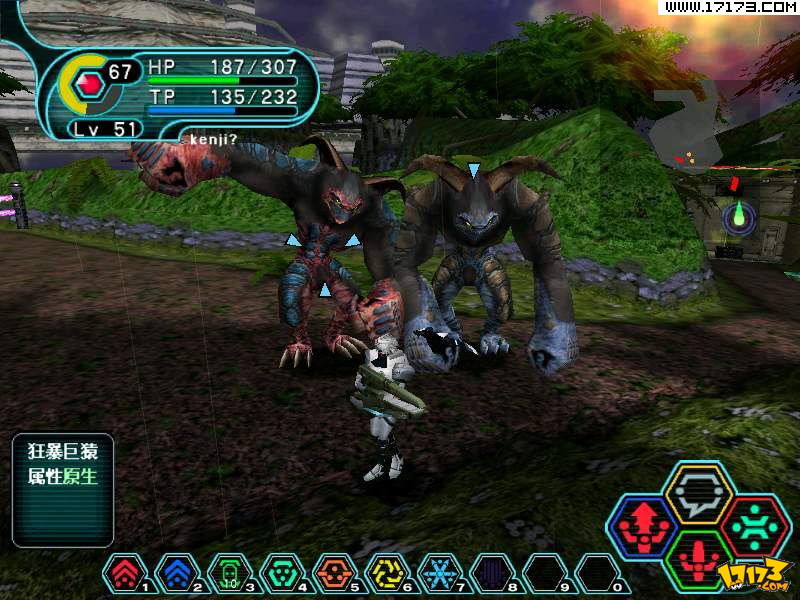Activate the red chevron skill in slot 1

pyautogui.click(x=123, y=574)
